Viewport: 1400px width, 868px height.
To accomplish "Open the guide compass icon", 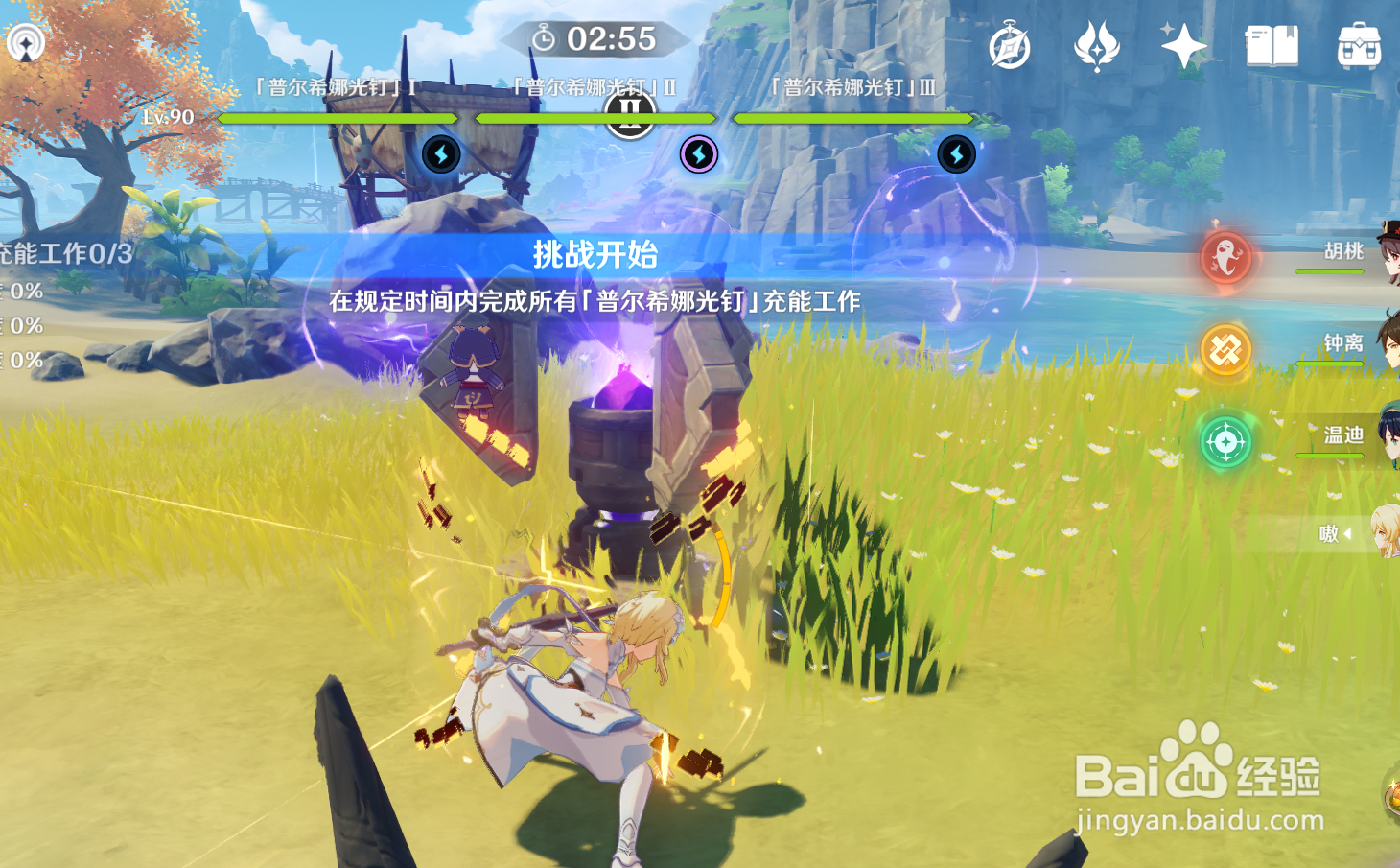I will pos(1008,45).
